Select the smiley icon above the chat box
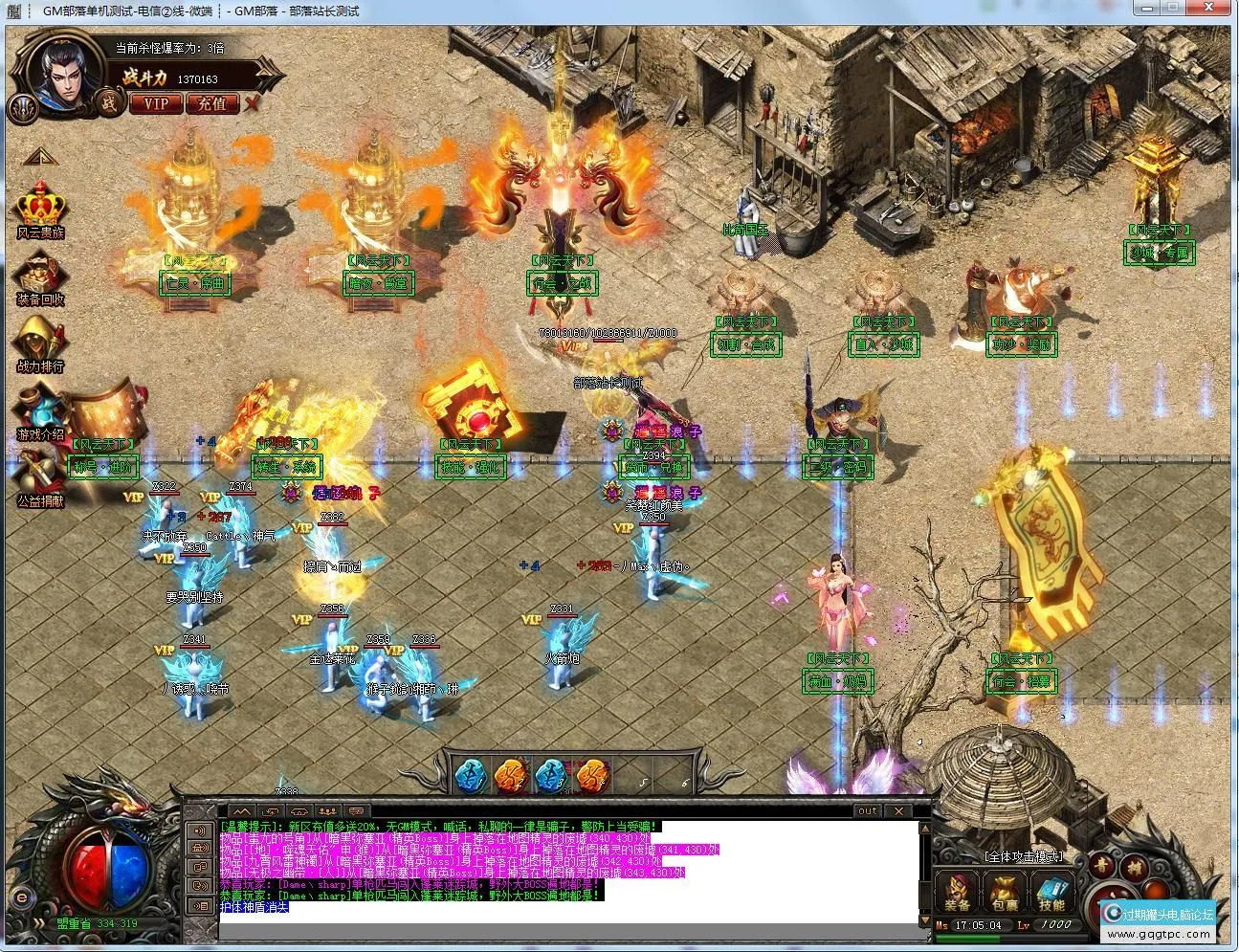Viewport: 1239px width, 952px height. (328, 811)
